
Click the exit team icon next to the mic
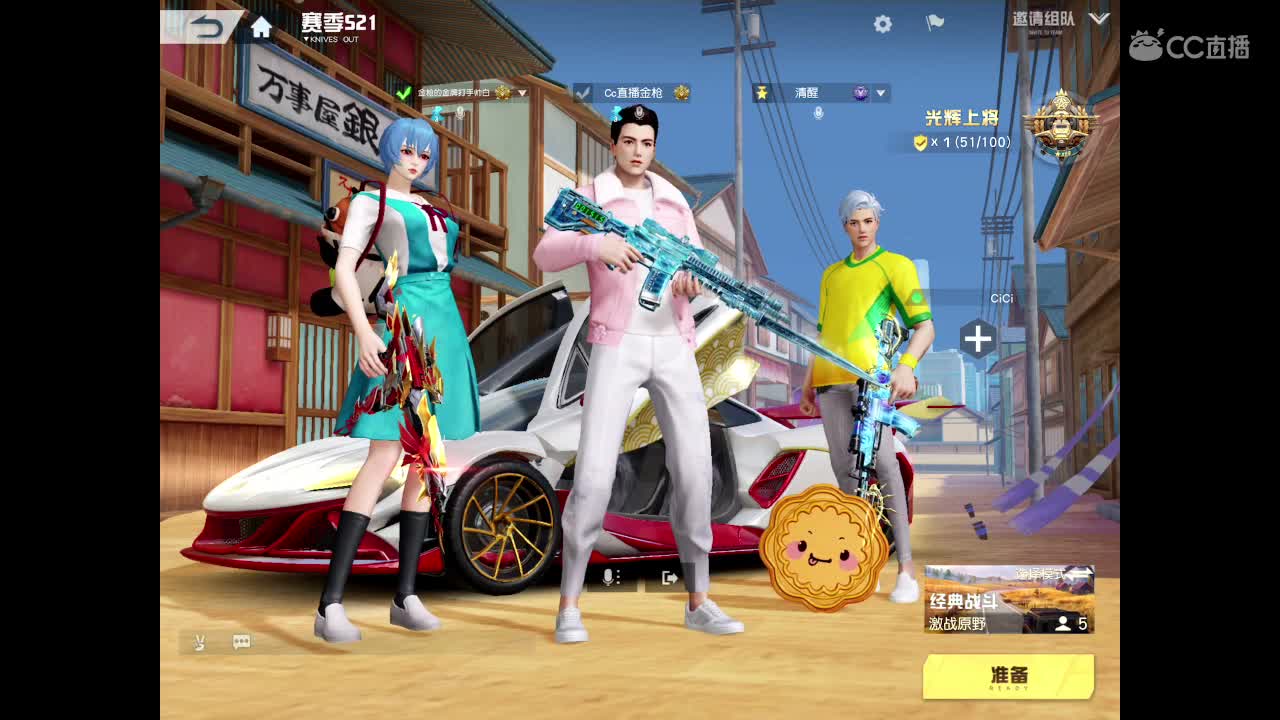tap(669, 578)
